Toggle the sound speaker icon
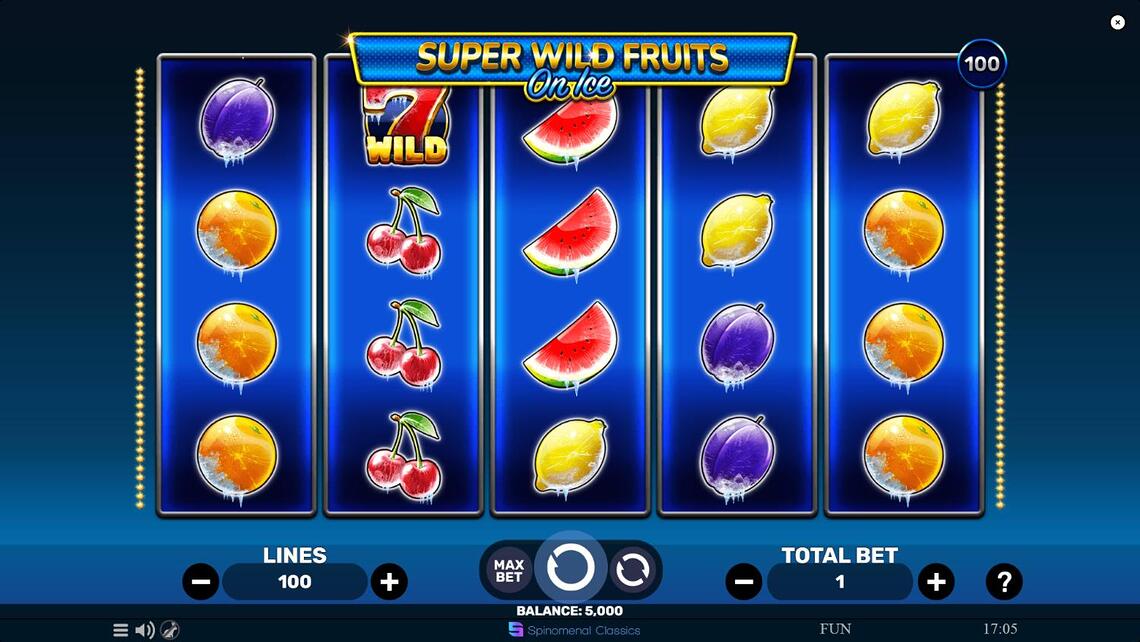1140x642 pixels. click(145, 630)
